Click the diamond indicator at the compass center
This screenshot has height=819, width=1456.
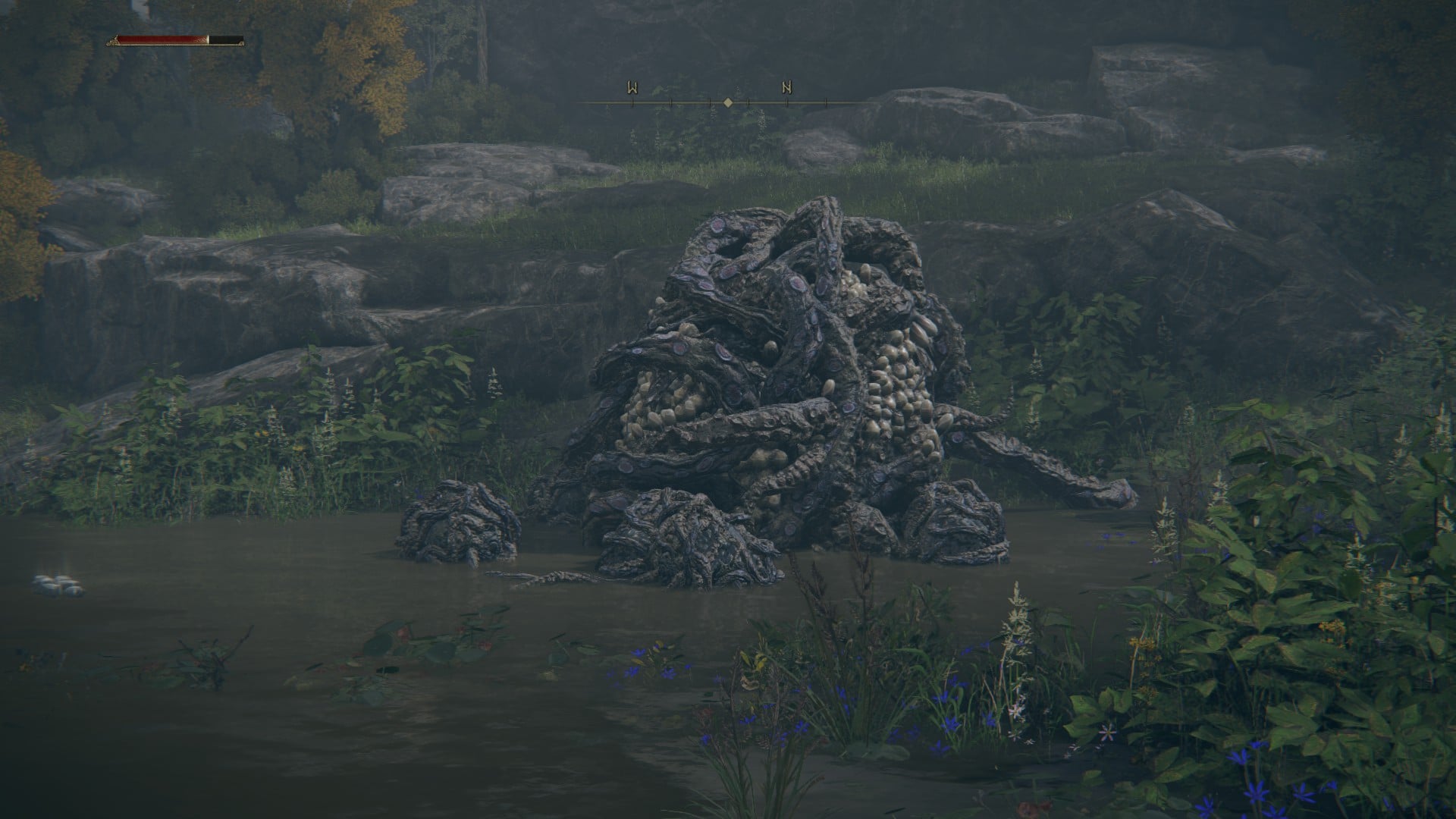click(728, 101)
